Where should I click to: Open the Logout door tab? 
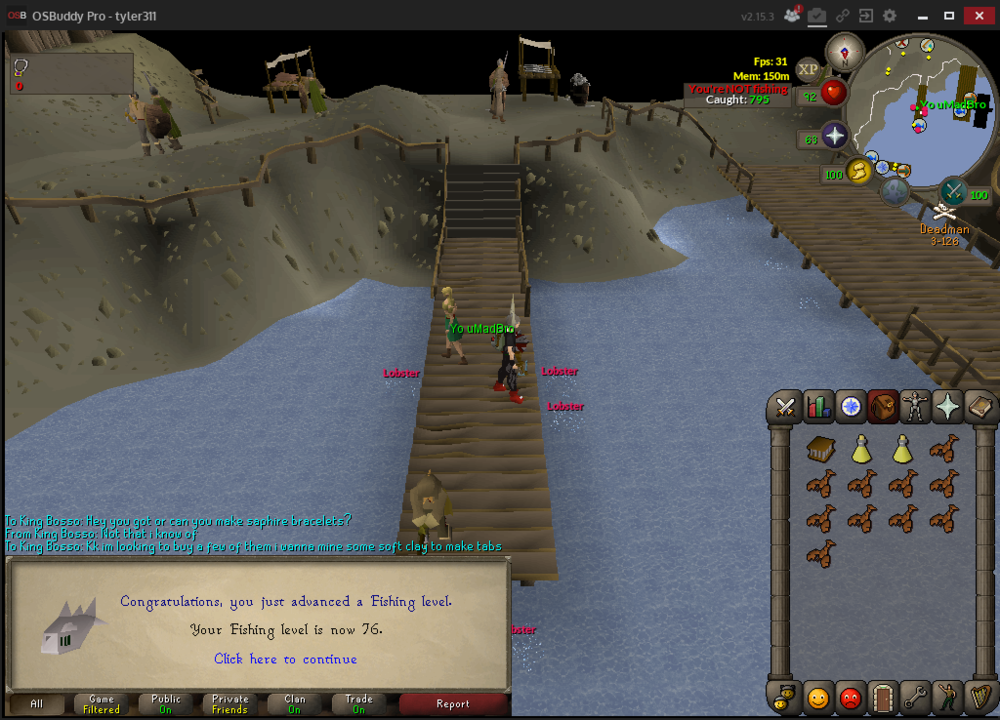pyautogui.click(x=882, y=696)
